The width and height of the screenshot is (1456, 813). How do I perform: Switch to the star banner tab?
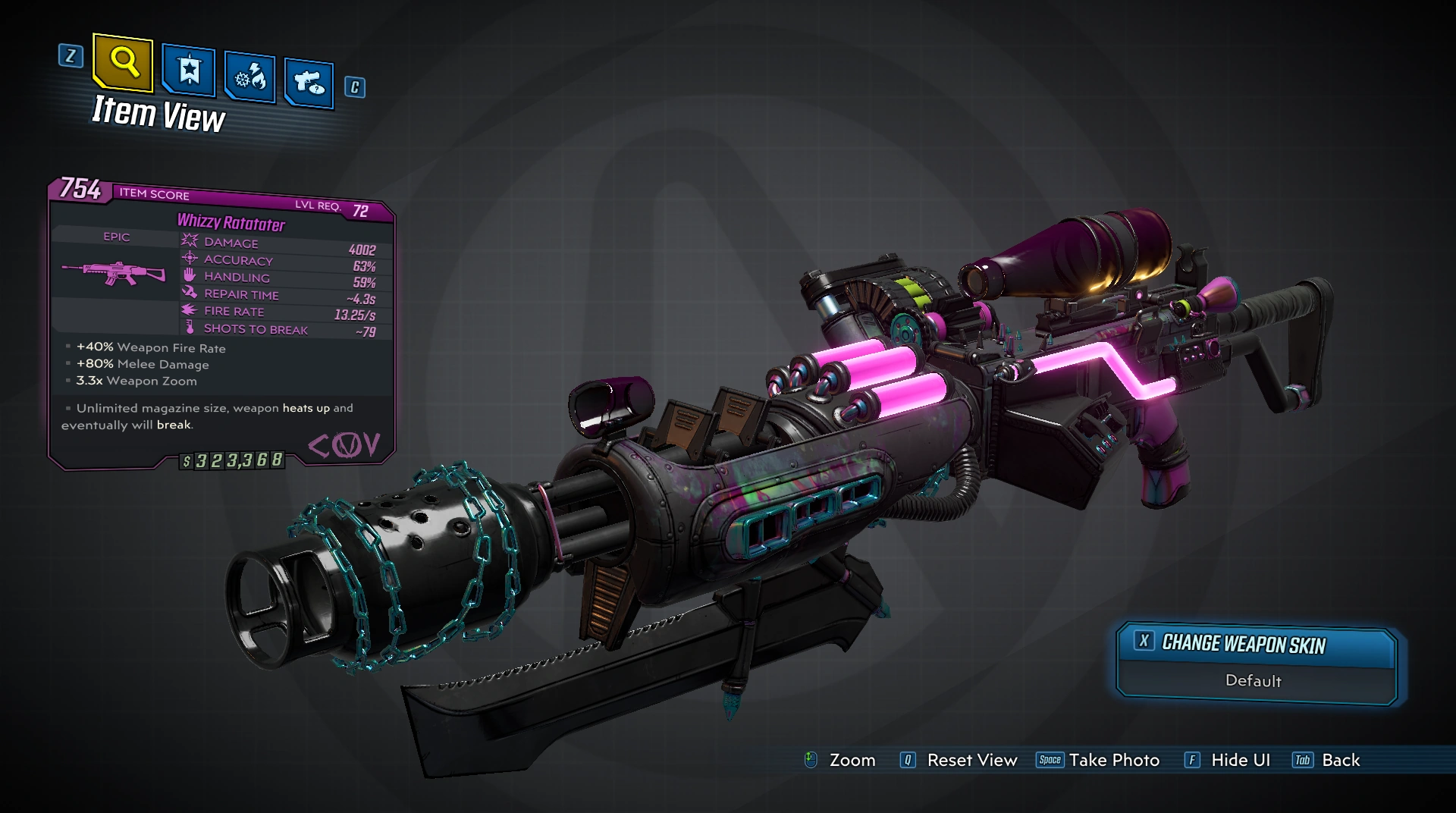189,71
